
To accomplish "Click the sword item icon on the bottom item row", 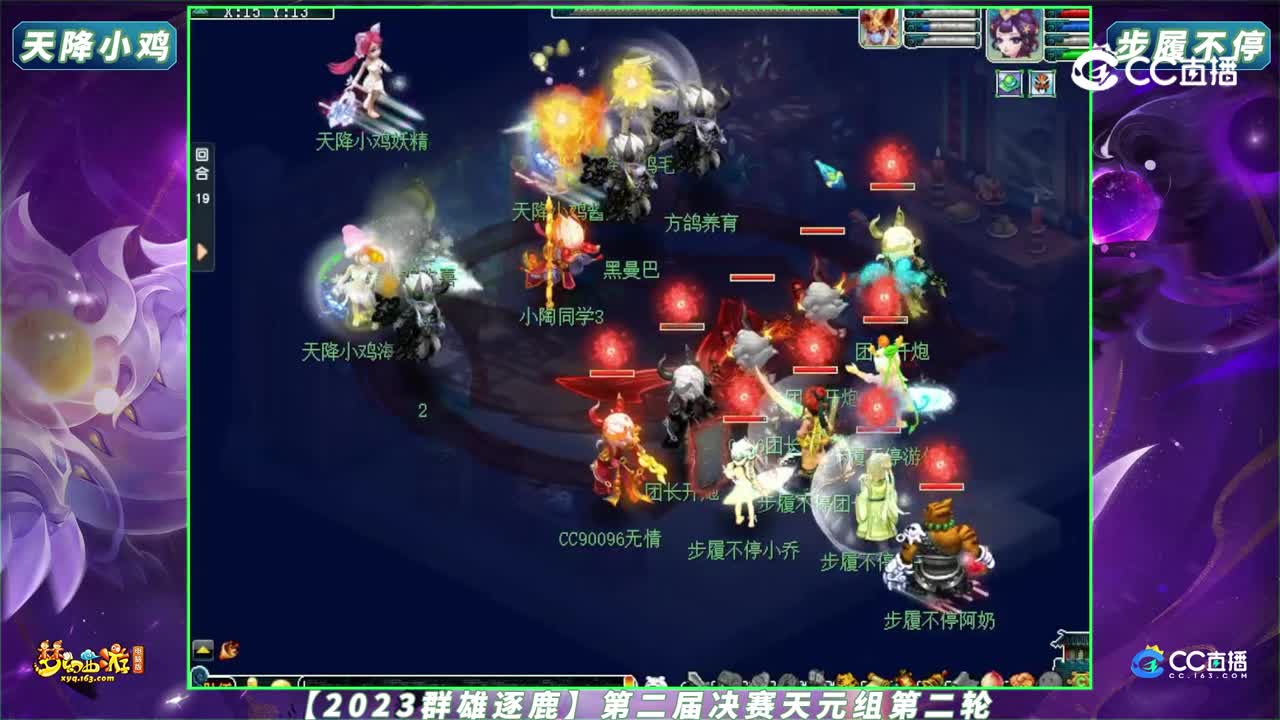I will pyautogui.click(x=697, y=680).
